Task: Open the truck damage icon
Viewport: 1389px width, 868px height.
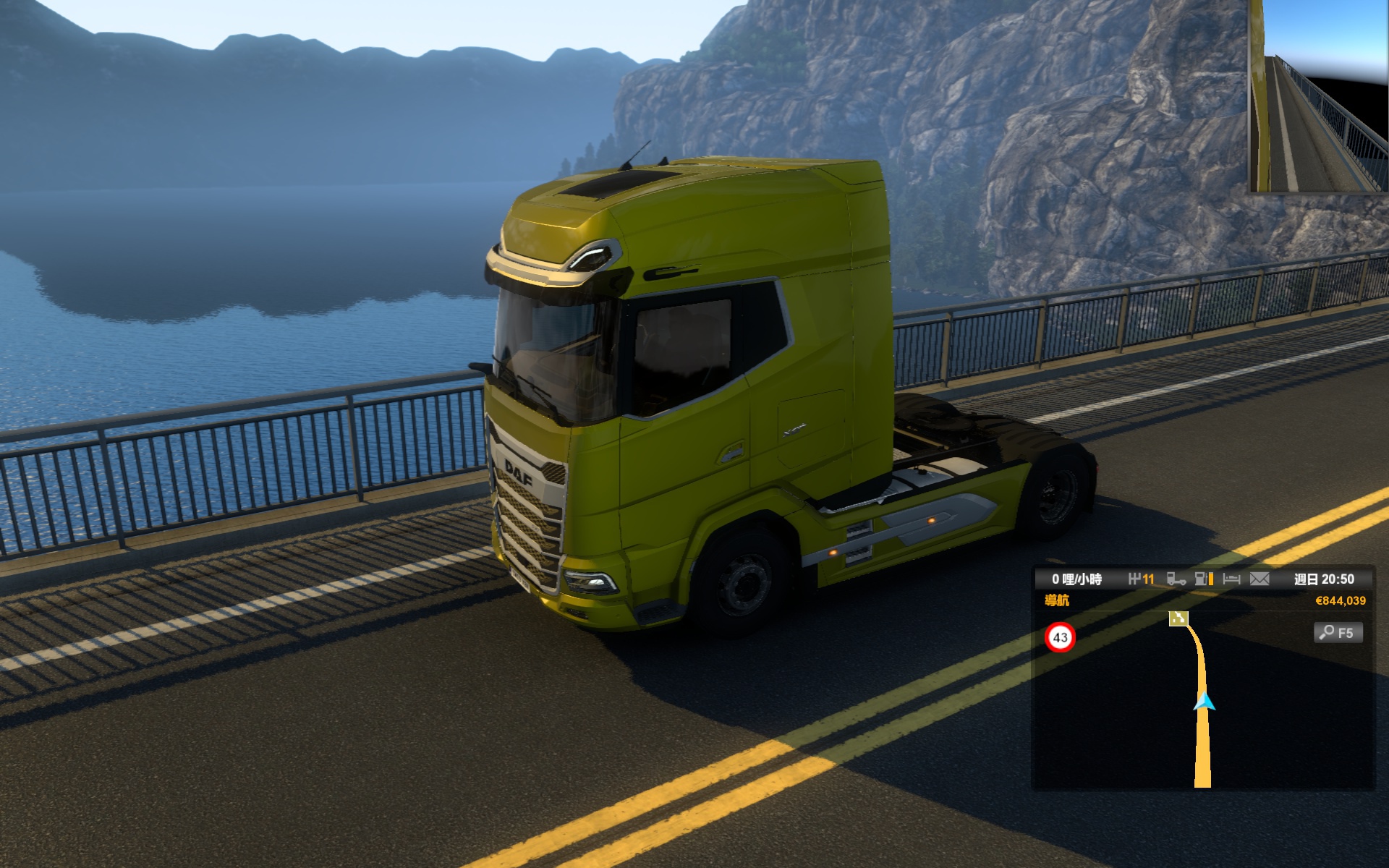Action: click(1176, 579)
